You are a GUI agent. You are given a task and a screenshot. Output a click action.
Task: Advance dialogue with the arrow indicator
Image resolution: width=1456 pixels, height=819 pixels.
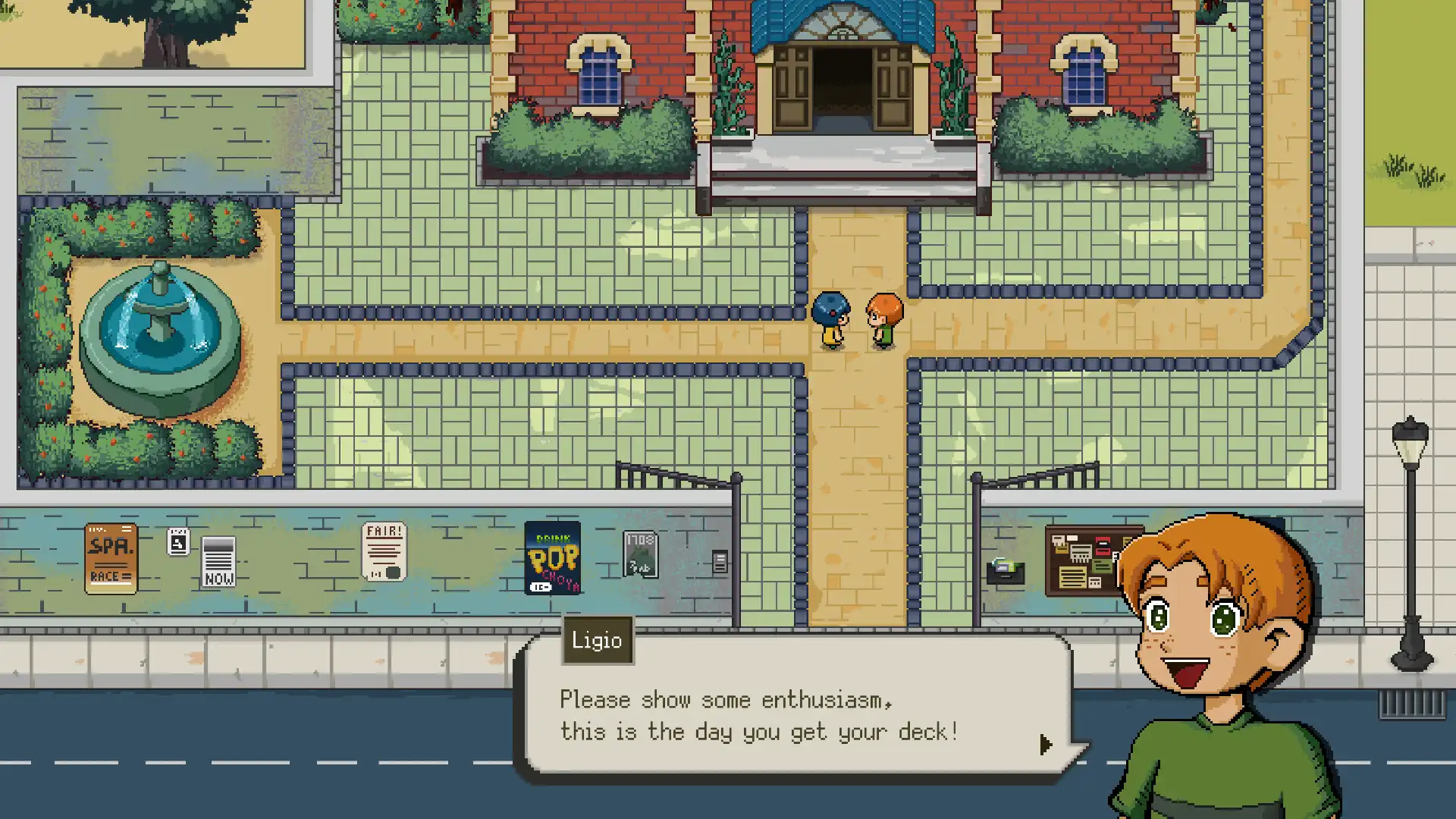point(1047,745)
